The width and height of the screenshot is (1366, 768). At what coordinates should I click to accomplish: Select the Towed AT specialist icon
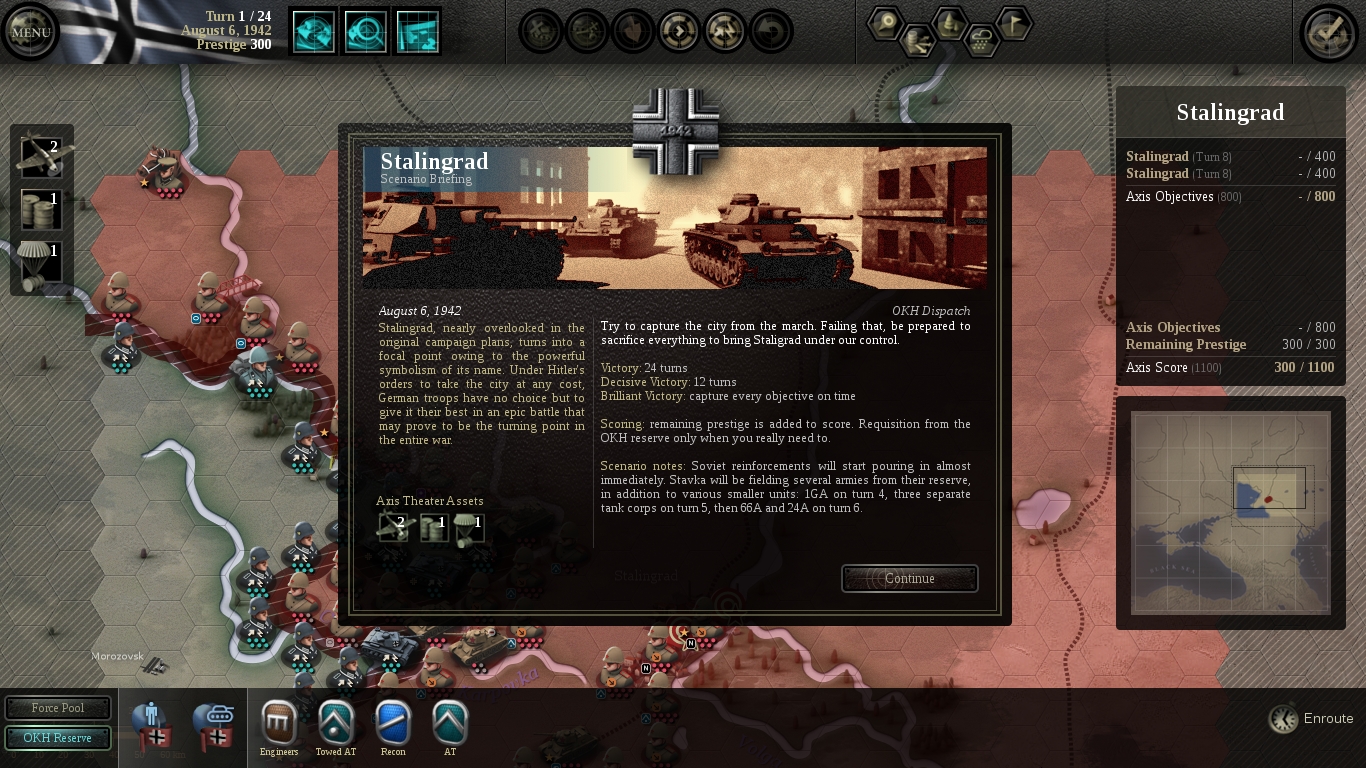[x=336, y=723]
